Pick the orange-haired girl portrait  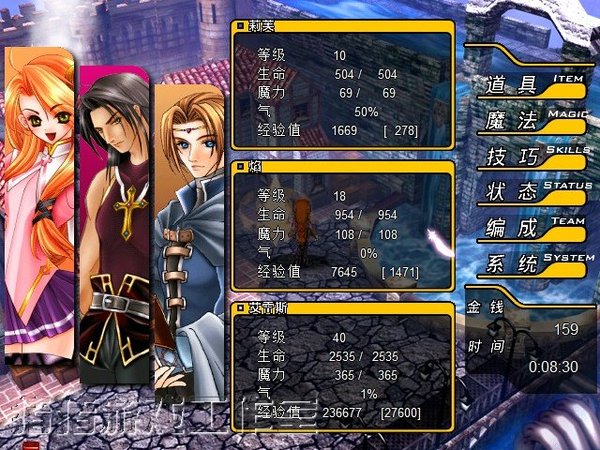38,200
